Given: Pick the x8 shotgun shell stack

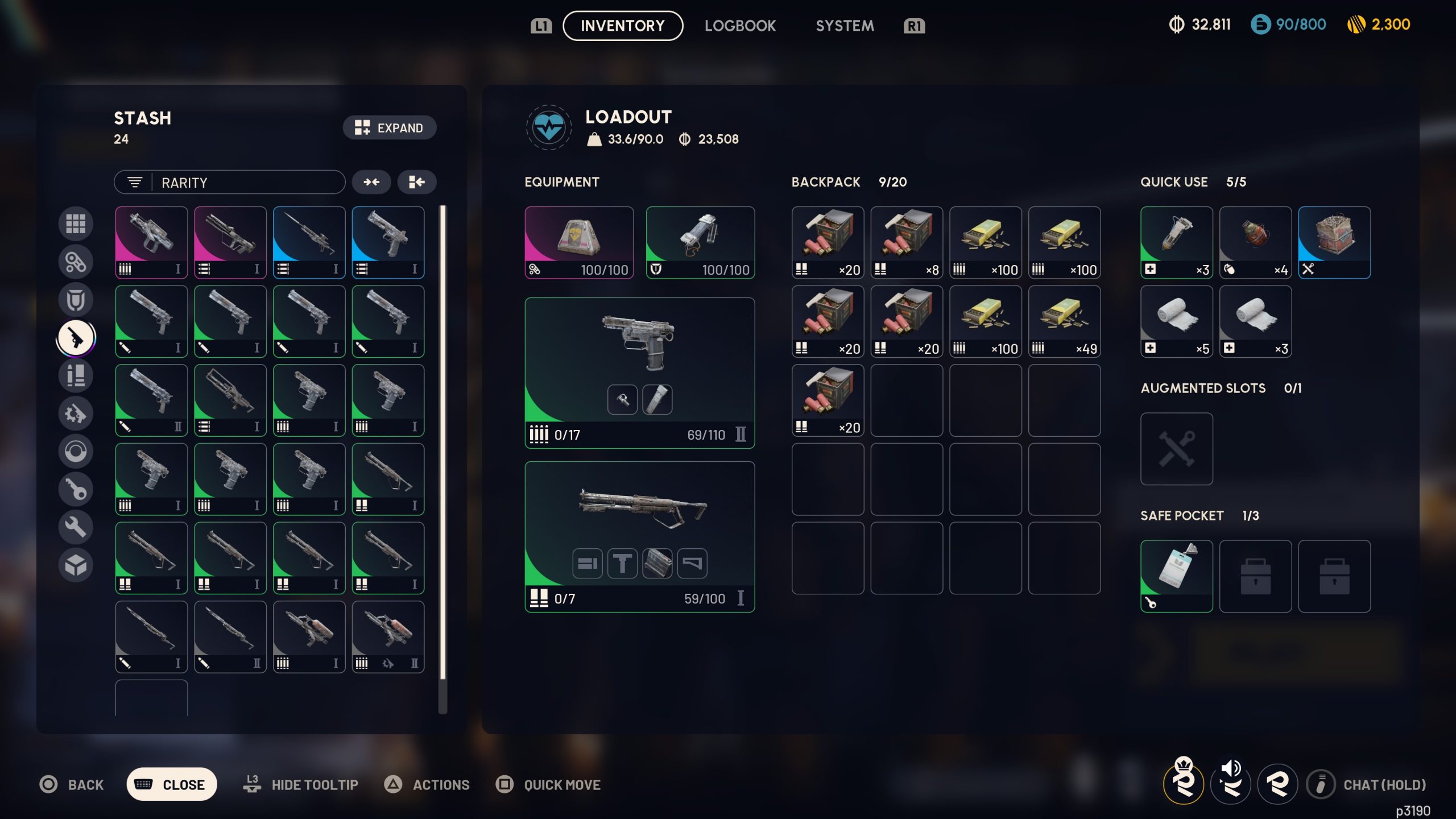Looking at the screenshot, I should 907,242.
